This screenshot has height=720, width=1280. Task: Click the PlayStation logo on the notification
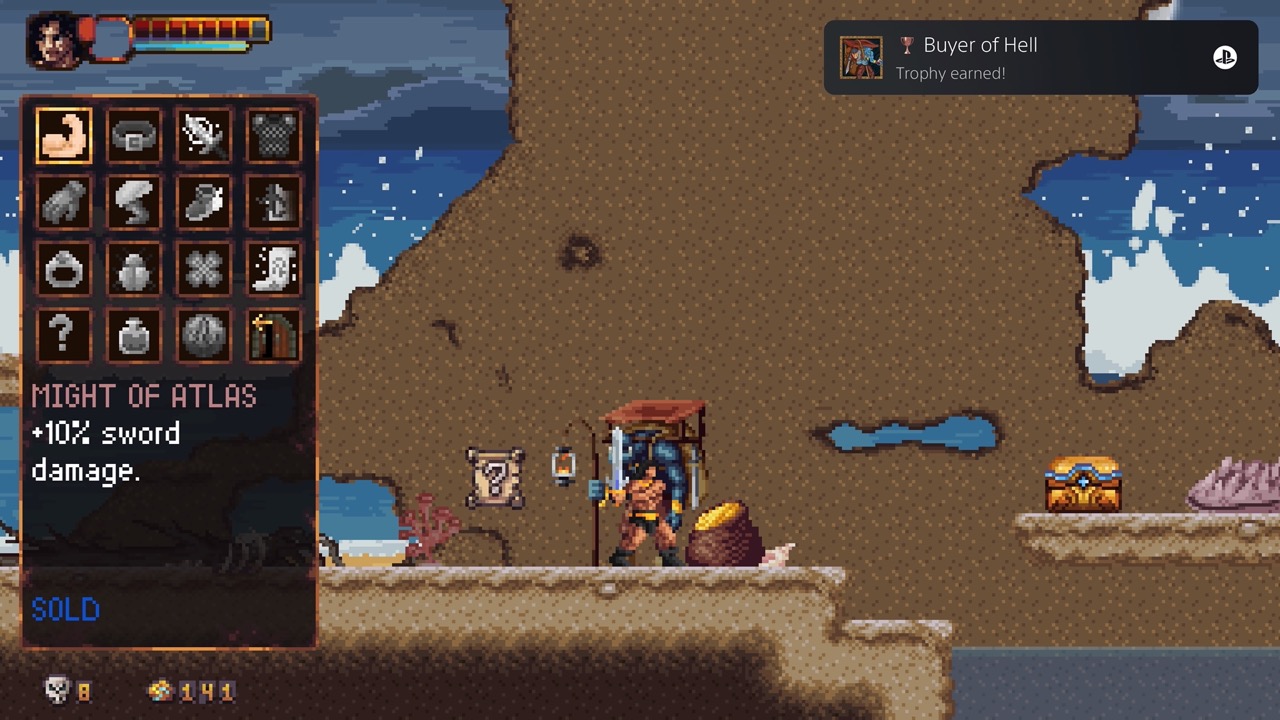(1227, 57)
